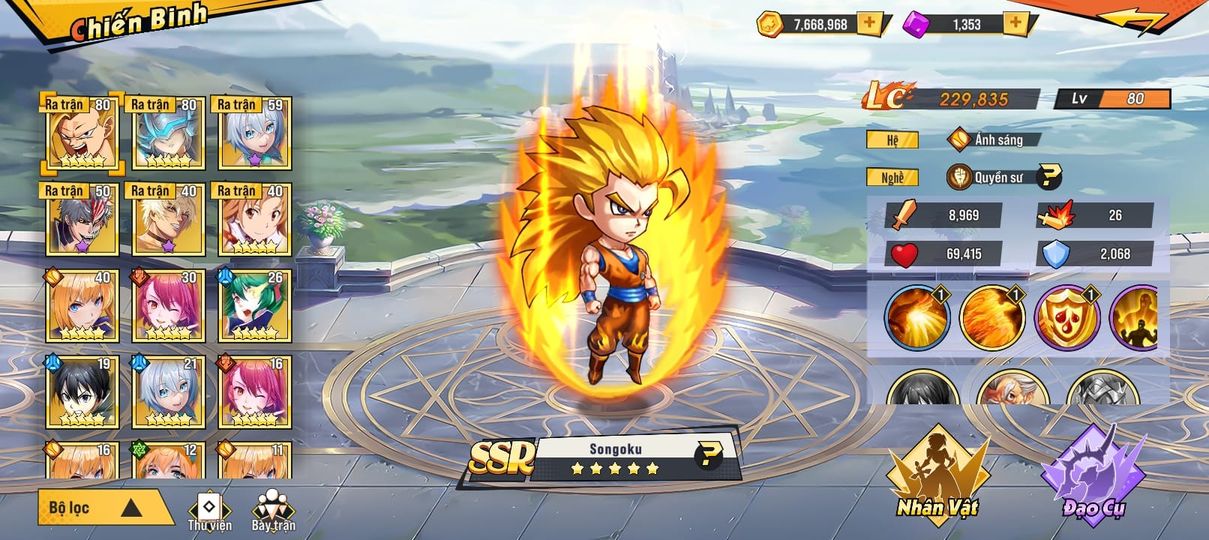This screenshot has width=1209, height=540.
Task: Select the bald level 80 hero
Action: tap(80, 133)
